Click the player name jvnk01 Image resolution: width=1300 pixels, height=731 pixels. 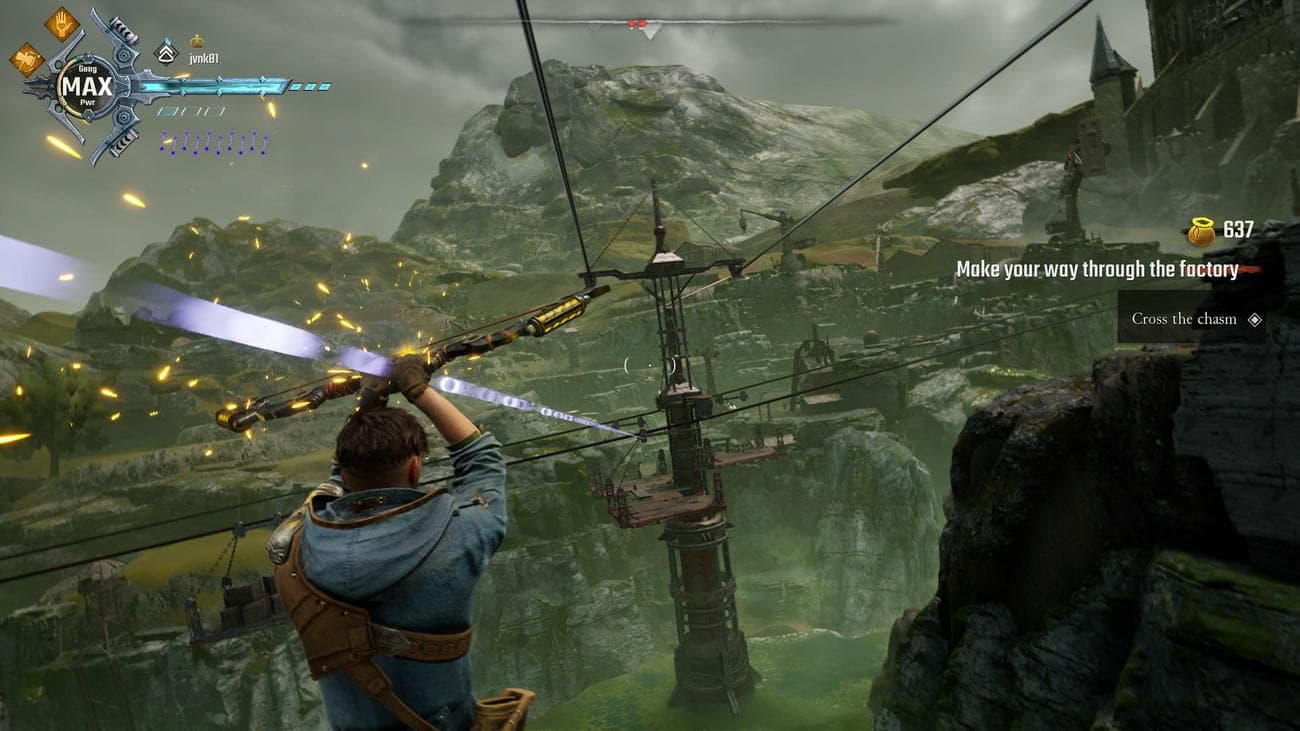[203, 58]
